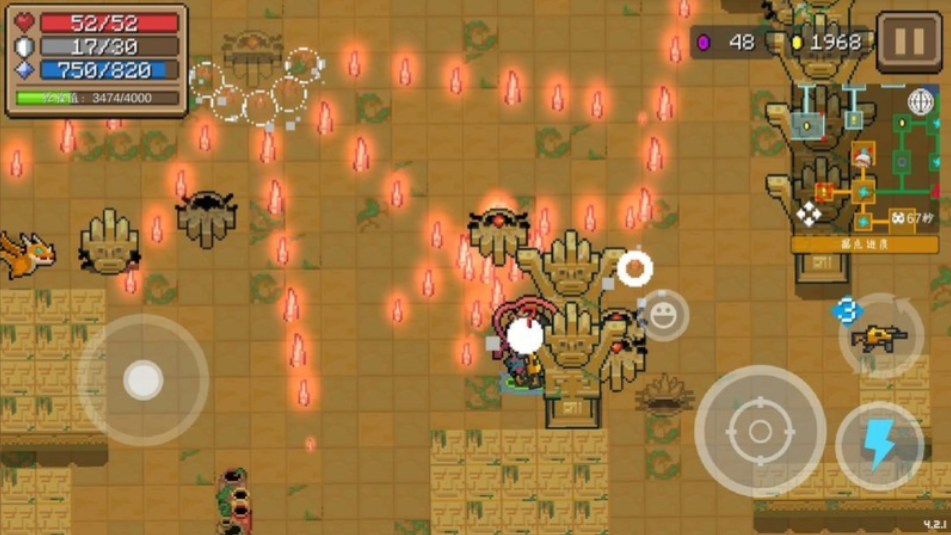Click the globe icon on the minimap

point(920,101)
